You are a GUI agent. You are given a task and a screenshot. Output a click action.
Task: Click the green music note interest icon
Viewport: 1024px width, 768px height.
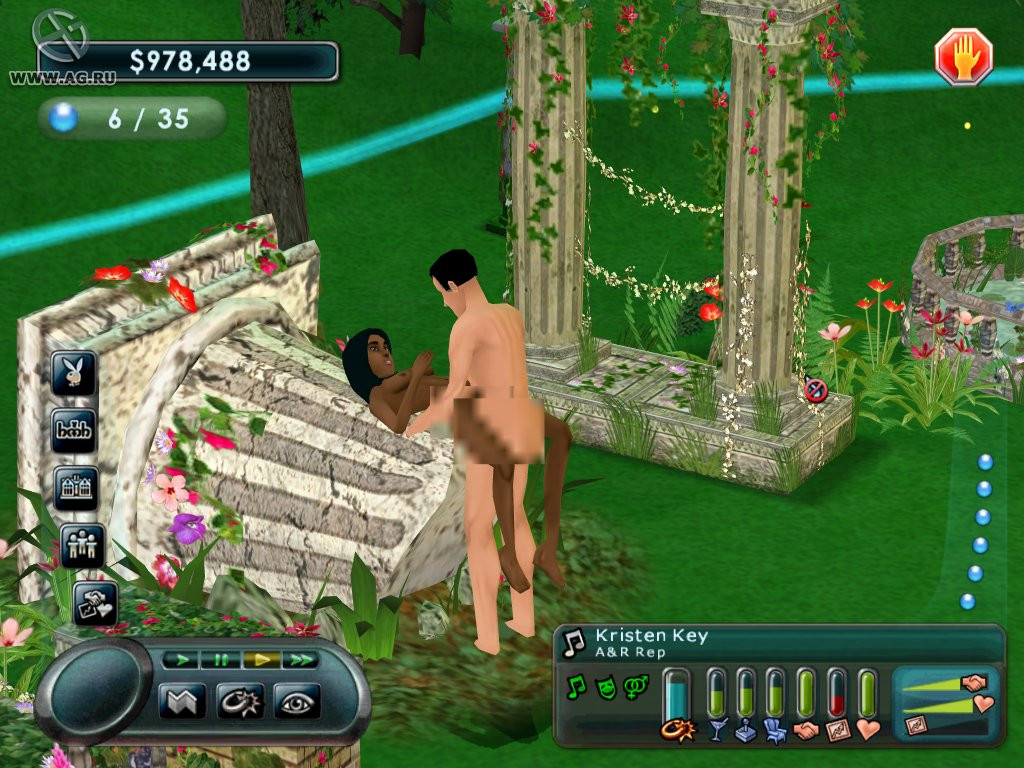click(x=576, y=687)
